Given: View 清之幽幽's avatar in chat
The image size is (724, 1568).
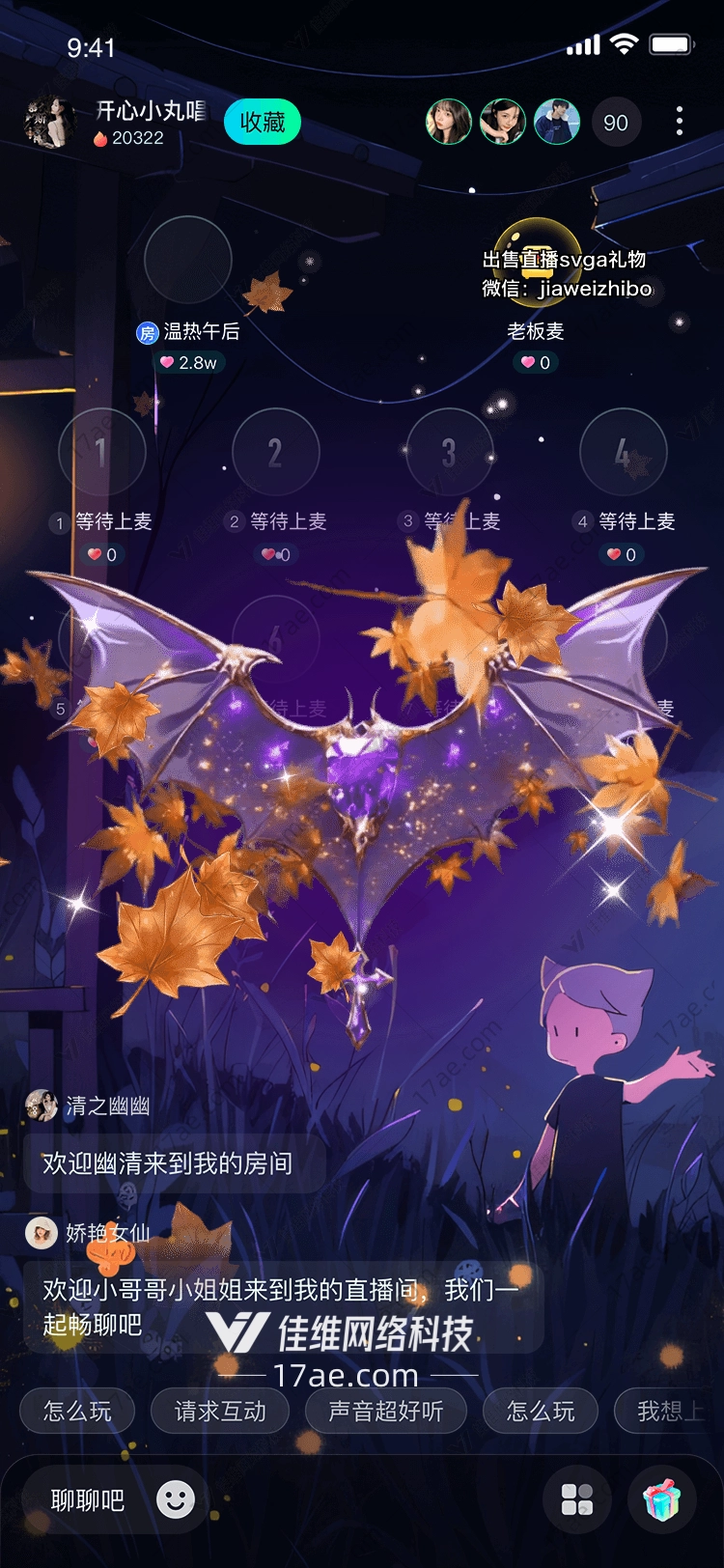Looking at the screenshot, I should 42,1106.
